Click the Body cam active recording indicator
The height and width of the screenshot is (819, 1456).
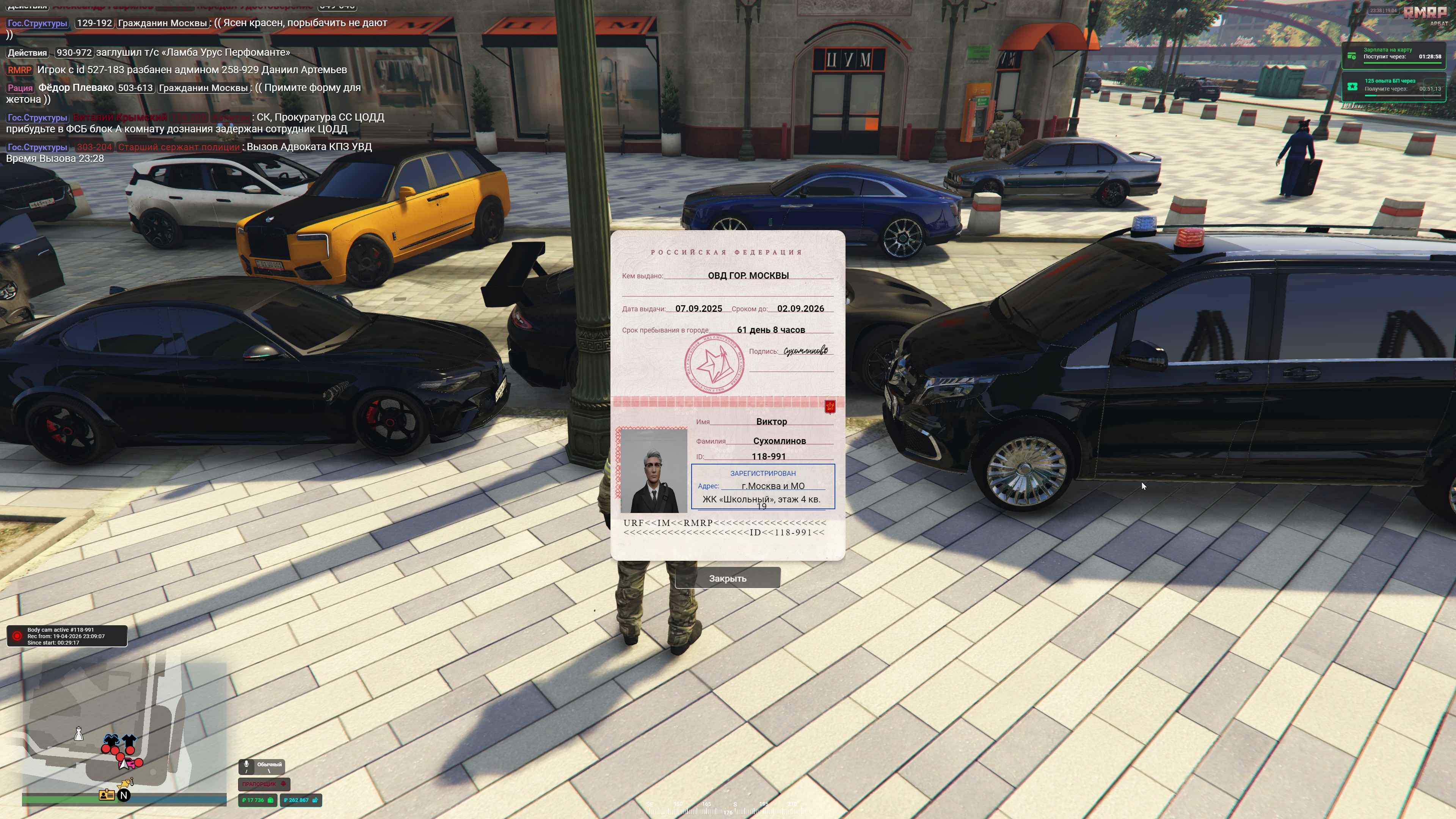(x=67, y=636)
